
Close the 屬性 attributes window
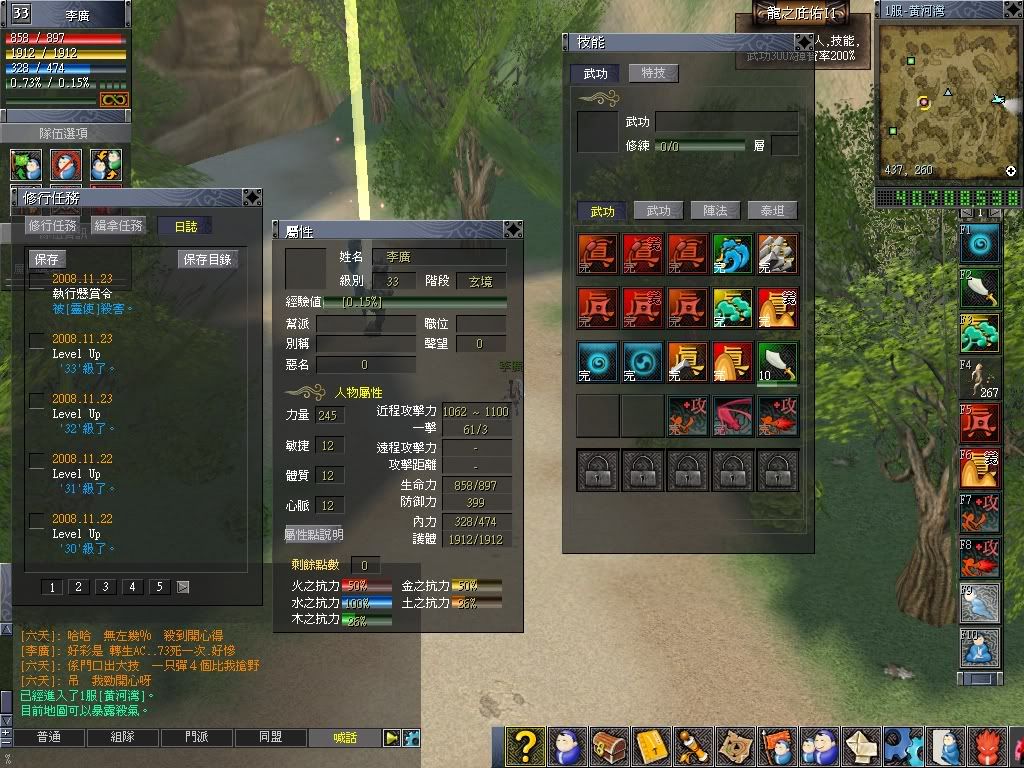pos(512,230)
